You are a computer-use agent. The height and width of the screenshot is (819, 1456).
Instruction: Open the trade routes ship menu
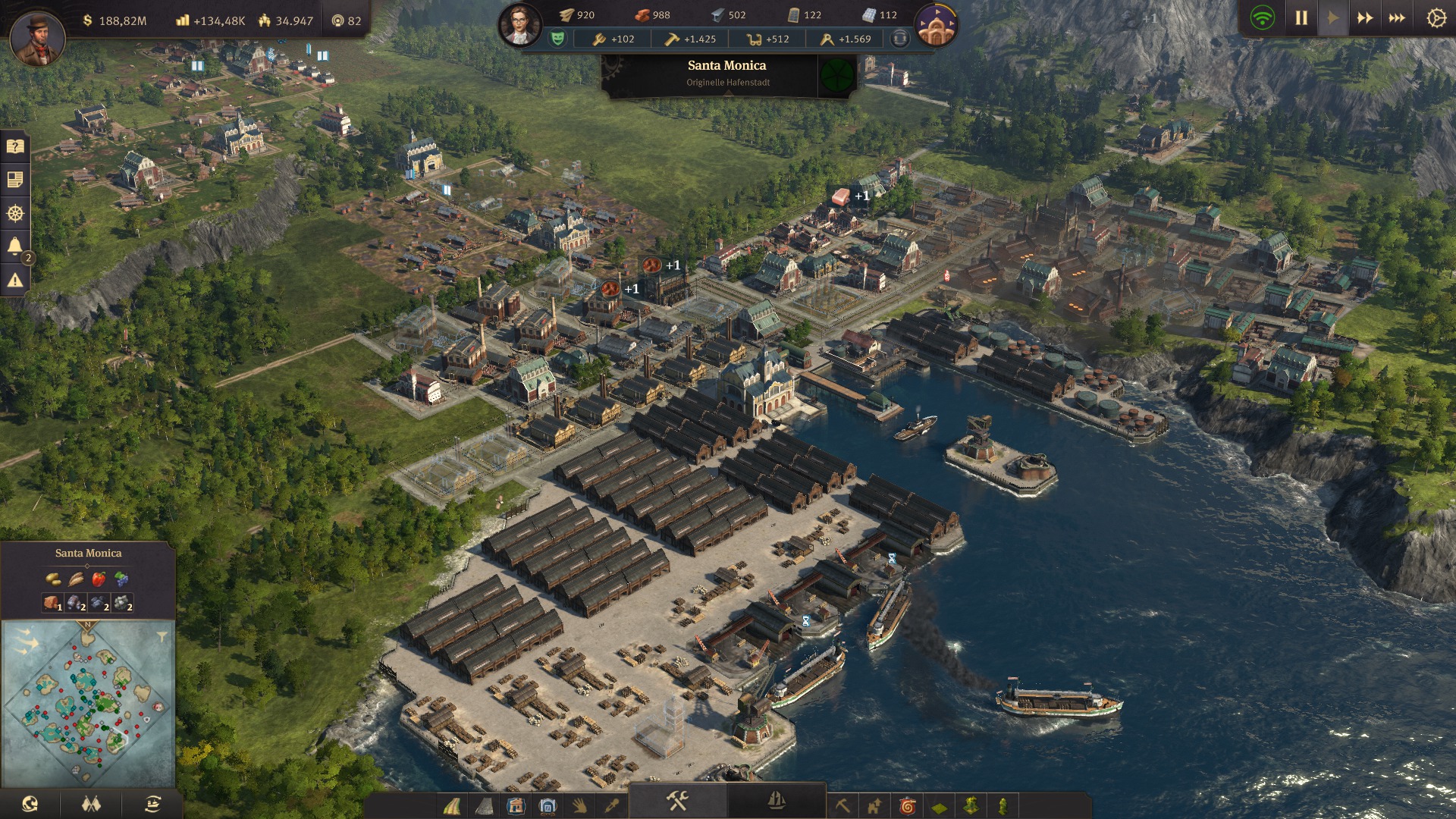coord(152,804)
